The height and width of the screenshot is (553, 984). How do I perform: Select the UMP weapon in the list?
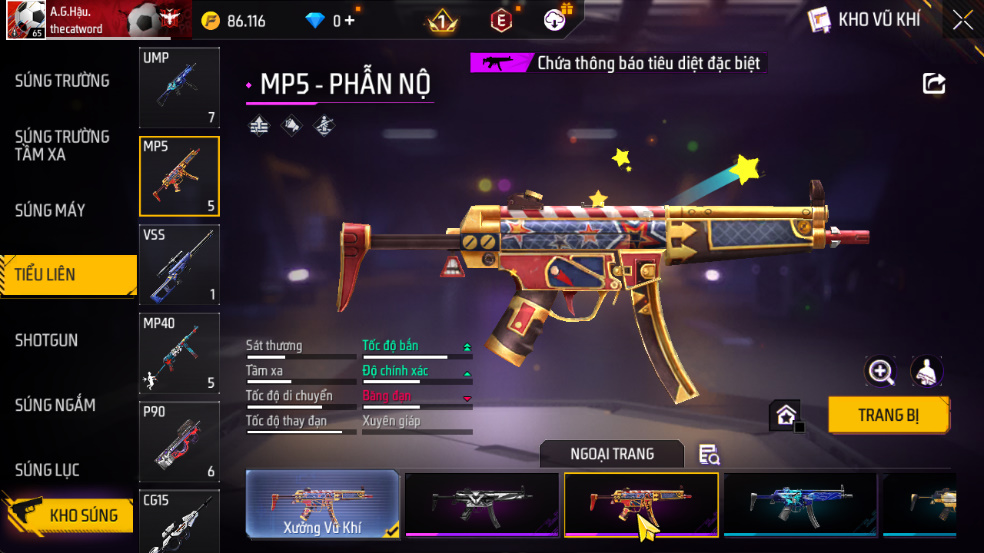[x=179, y=89]
